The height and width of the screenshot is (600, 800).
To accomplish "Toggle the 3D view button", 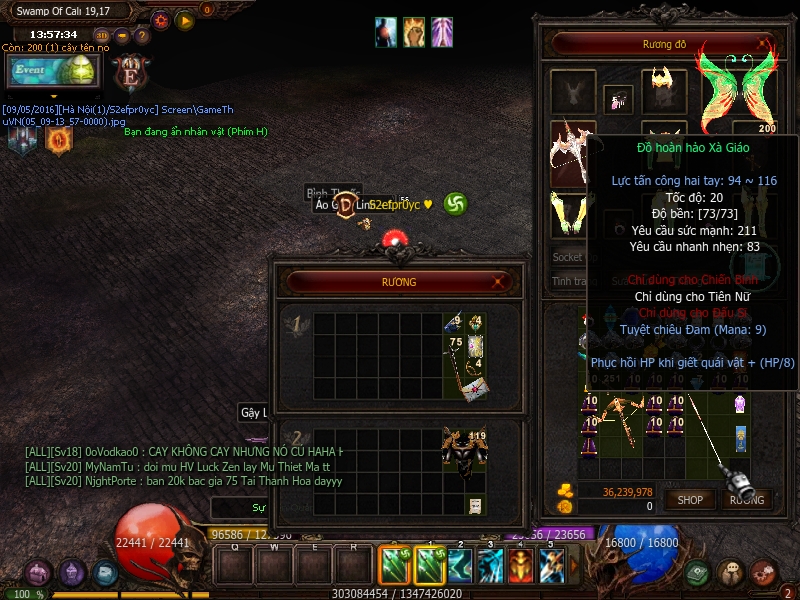I will (x=101, y=36).
